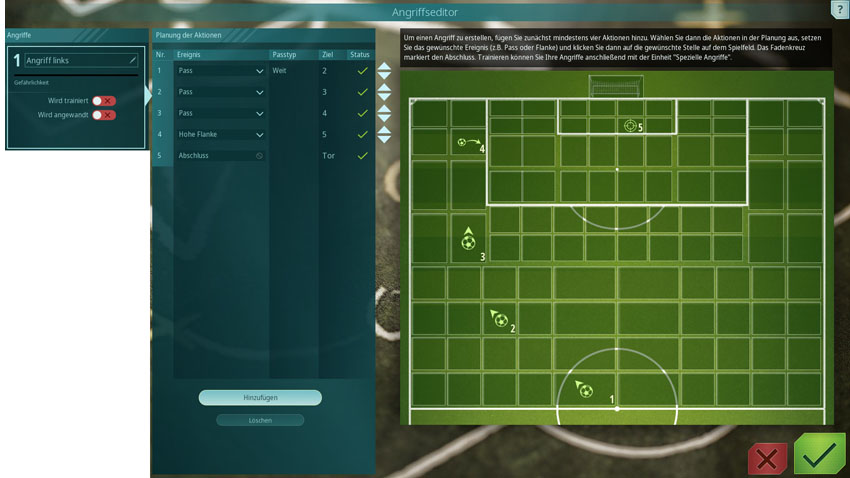850x478 pixels.
Task: Move action 1 down with its arrow
Action: [384, 77]
